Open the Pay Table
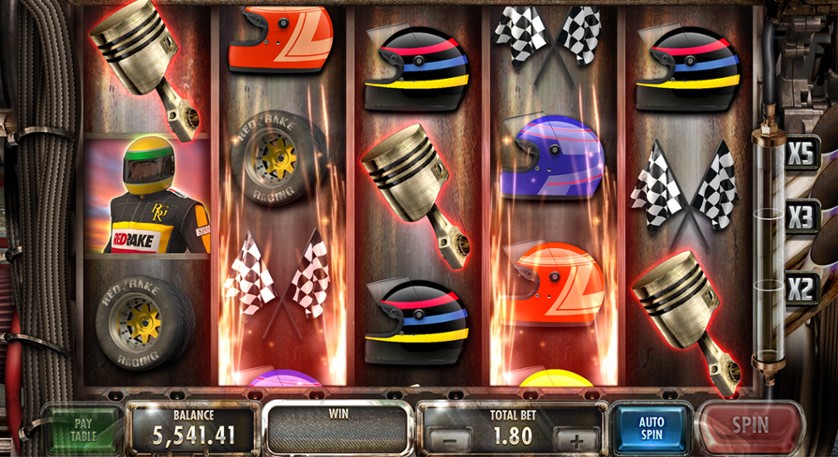The height and width of the screenshot is (457, 838). [83, 429]
